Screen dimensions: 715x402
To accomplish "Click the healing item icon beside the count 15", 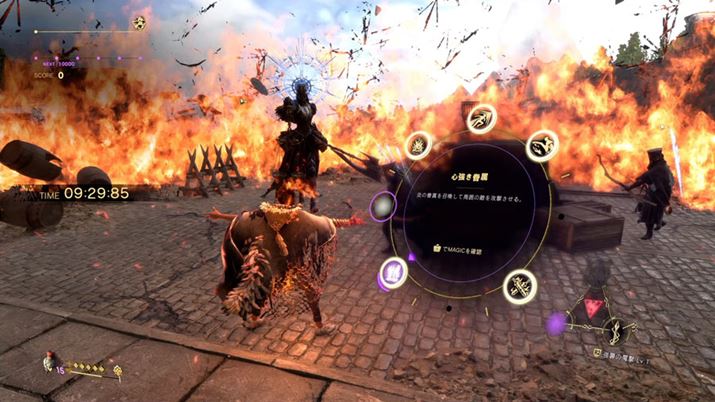I will tap(47, 363).
